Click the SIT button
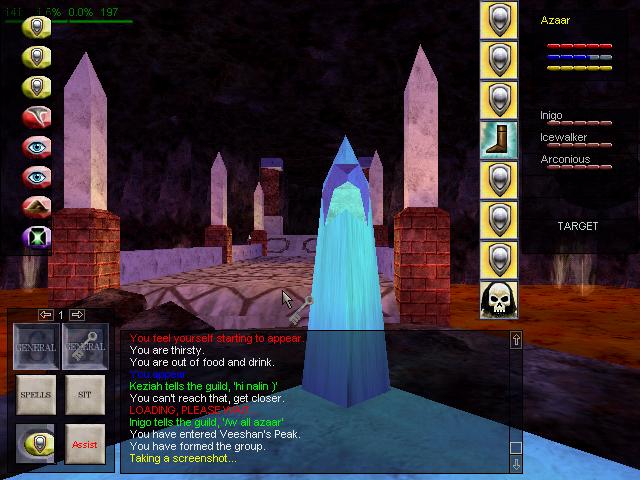Viewport: 640px width, 480px height. pos(85,396)
